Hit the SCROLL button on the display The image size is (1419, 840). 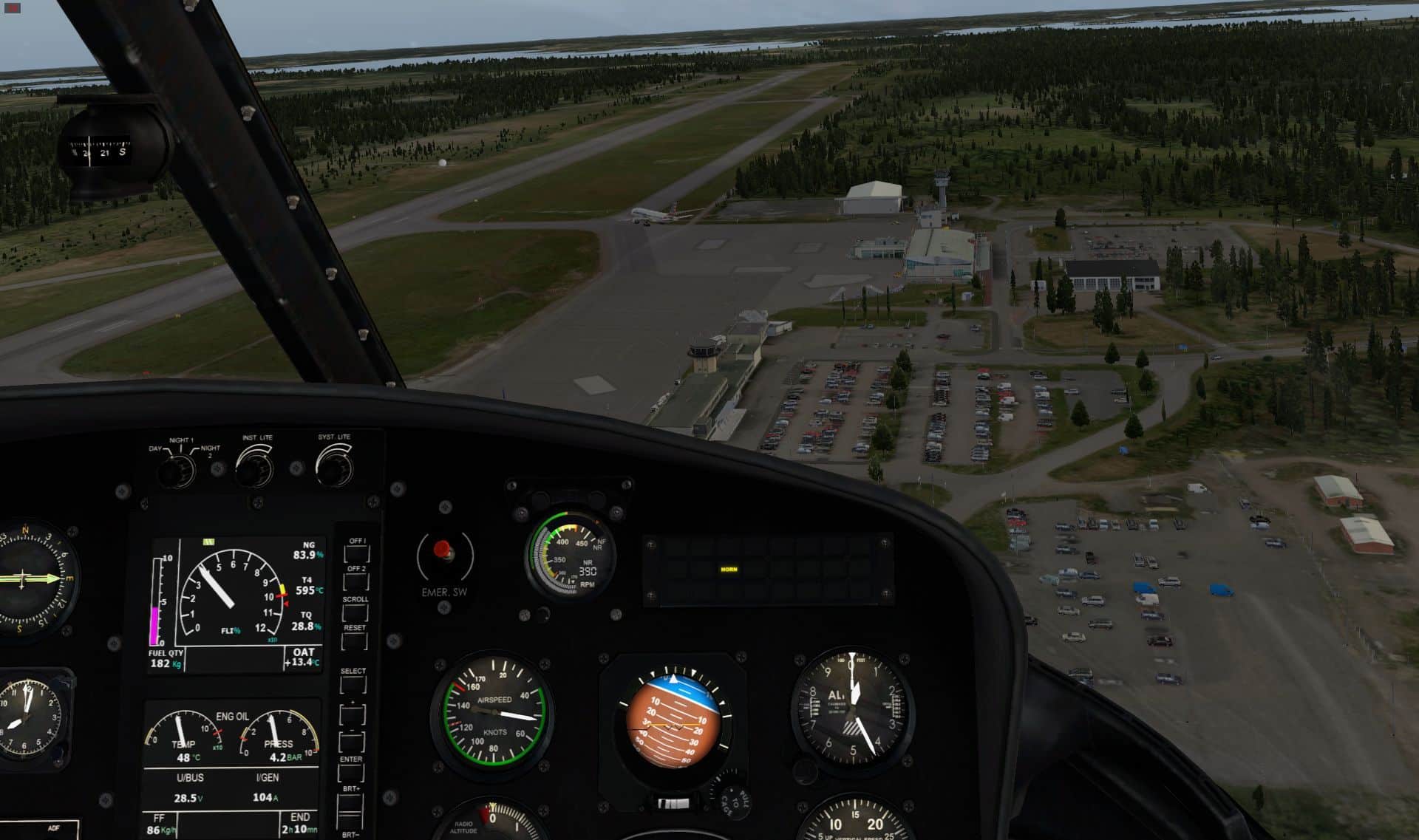coord(355,611)
